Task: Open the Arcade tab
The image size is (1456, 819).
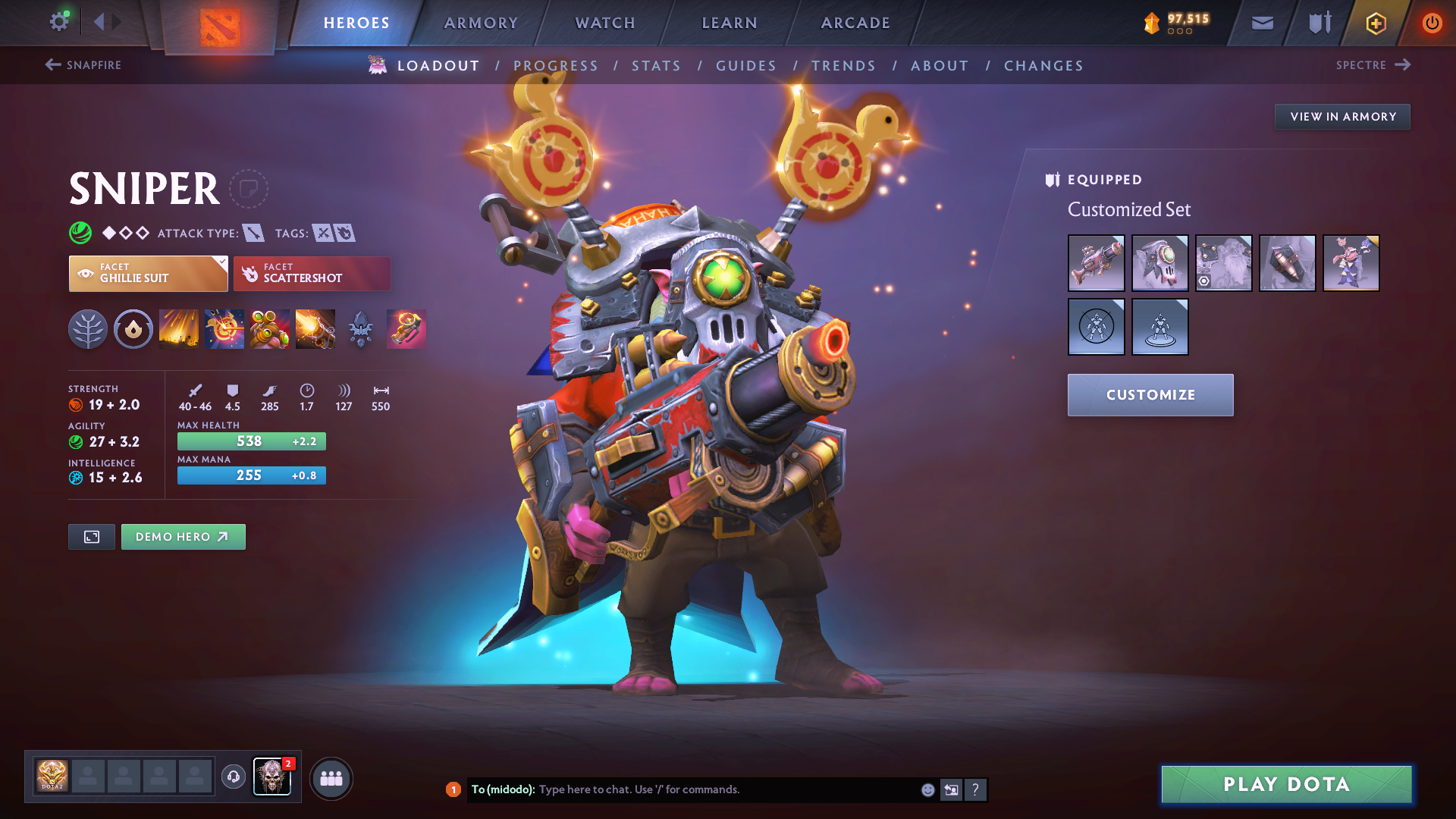Action: pyautogui.click(x=855, y=23)
